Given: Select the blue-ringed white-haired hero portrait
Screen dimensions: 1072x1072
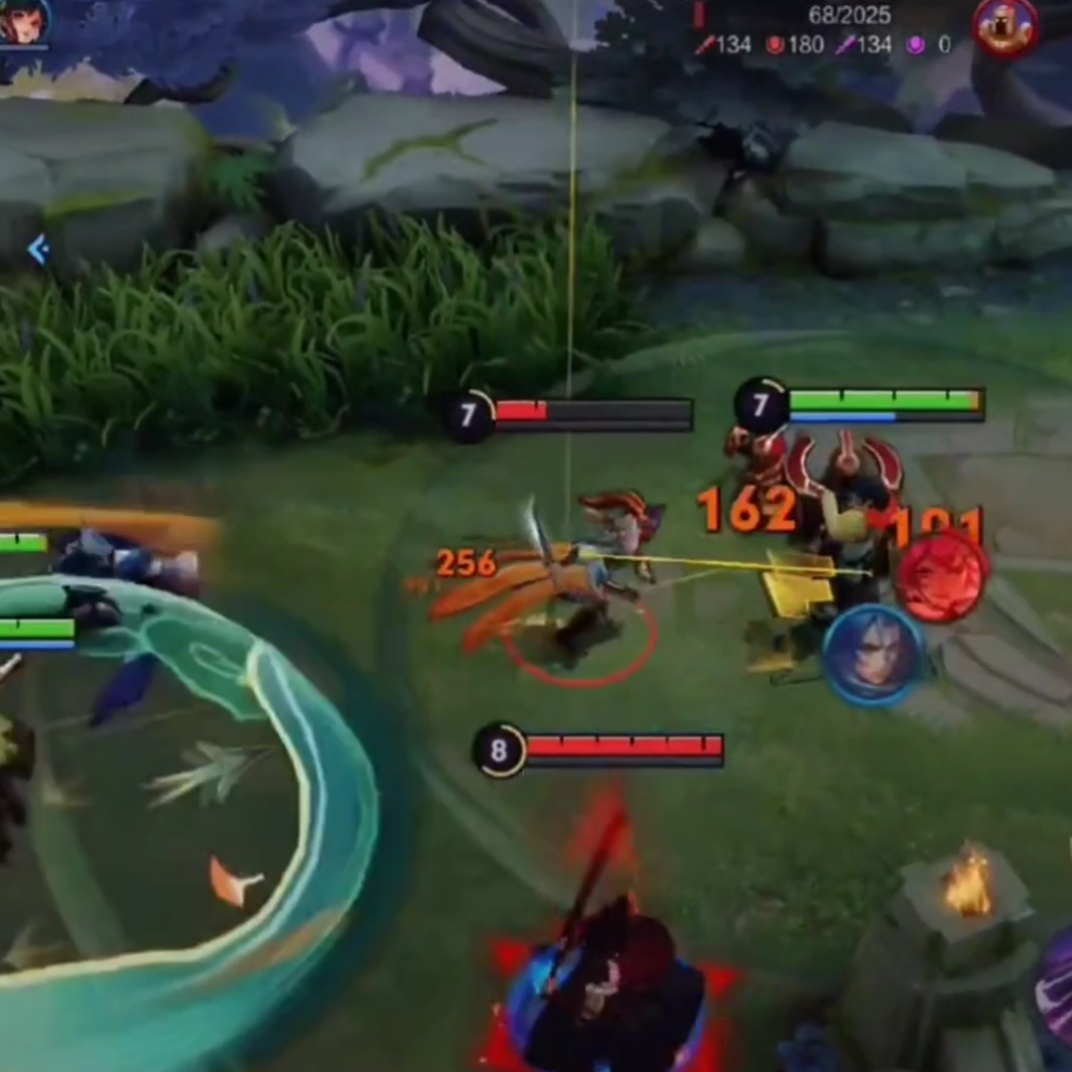Looking at the screenshot, I should (873, 656).
